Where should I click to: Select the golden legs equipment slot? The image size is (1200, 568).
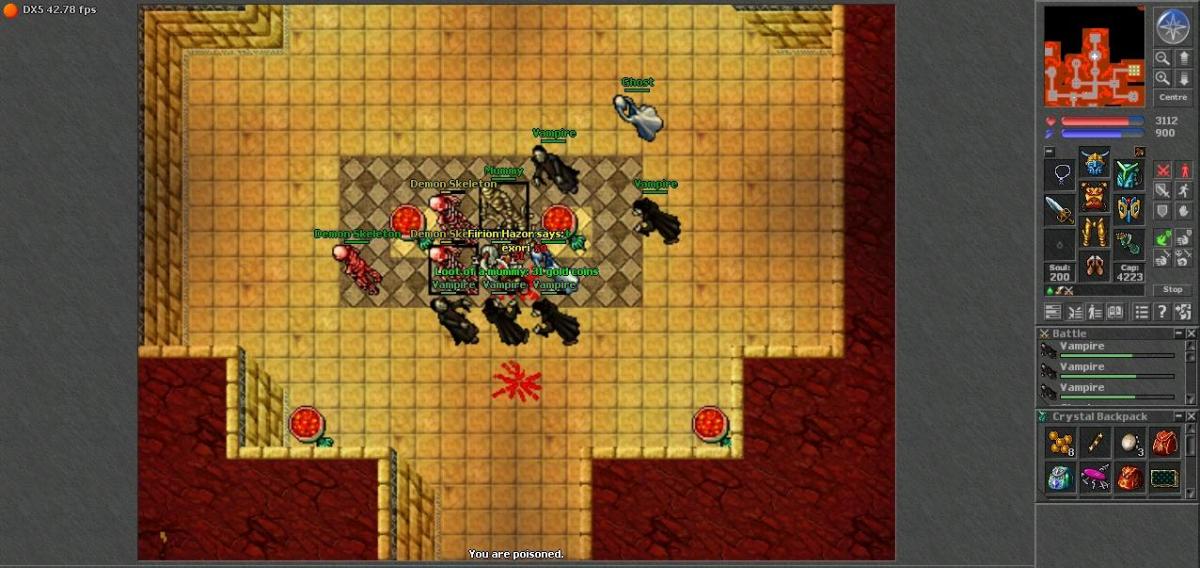1094,231
